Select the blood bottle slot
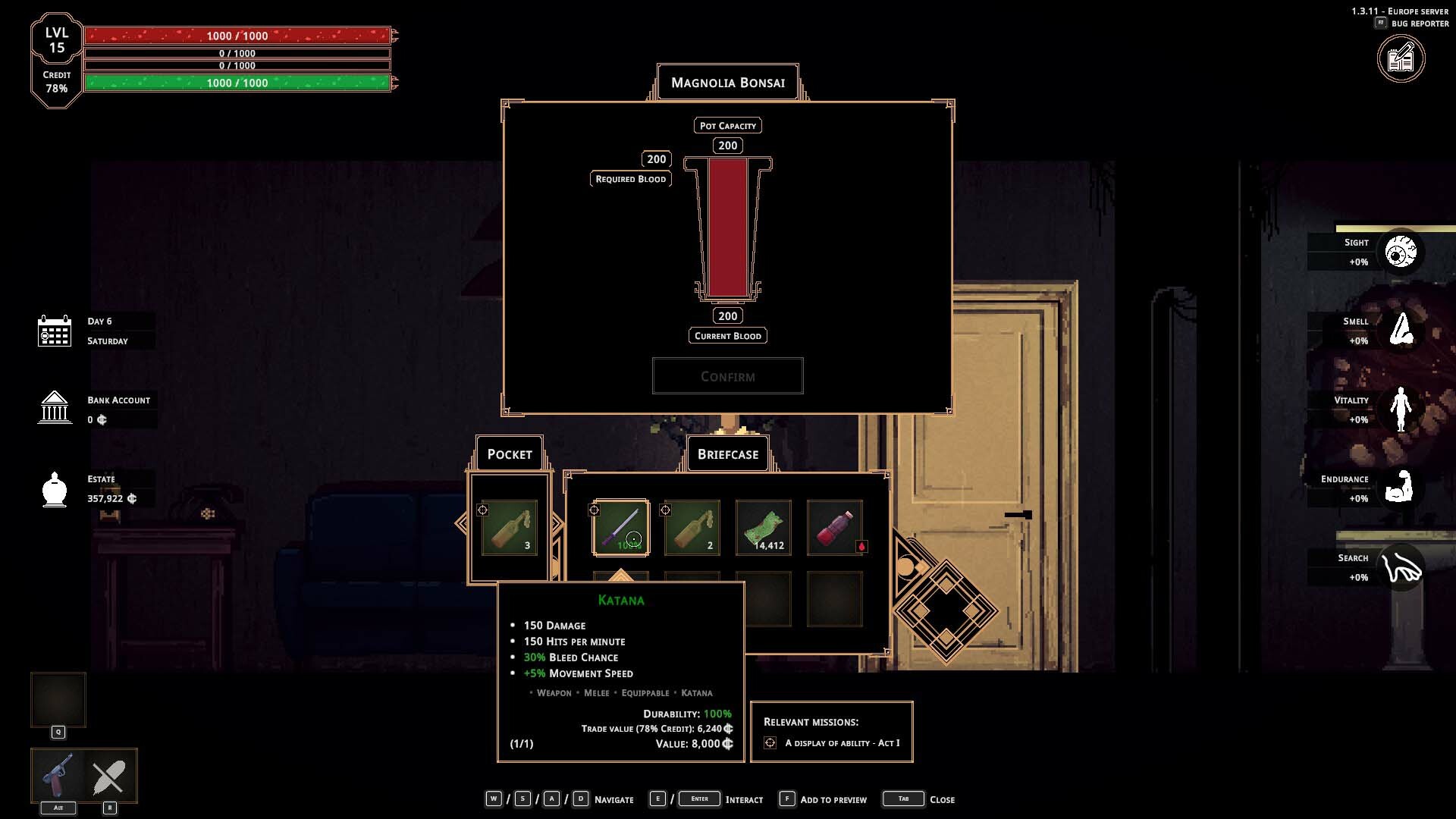Image resolution: width=1456 pixels, height=819 pixels. (x=834, y=527)
